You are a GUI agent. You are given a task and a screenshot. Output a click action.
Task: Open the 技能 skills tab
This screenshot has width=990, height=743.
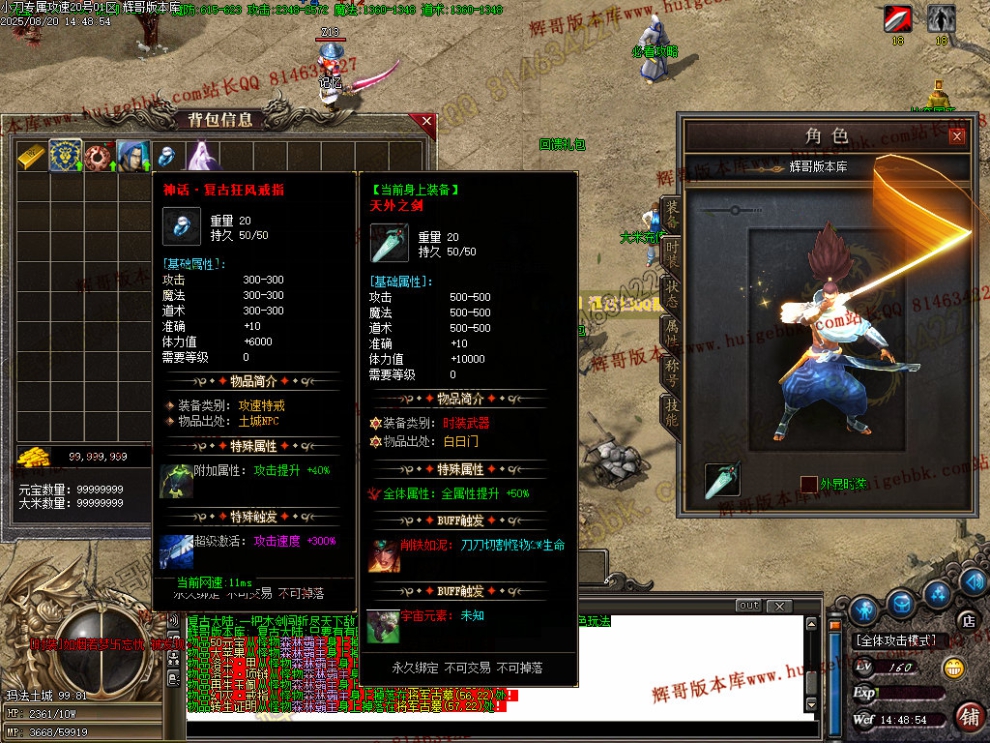pos(672,412)
